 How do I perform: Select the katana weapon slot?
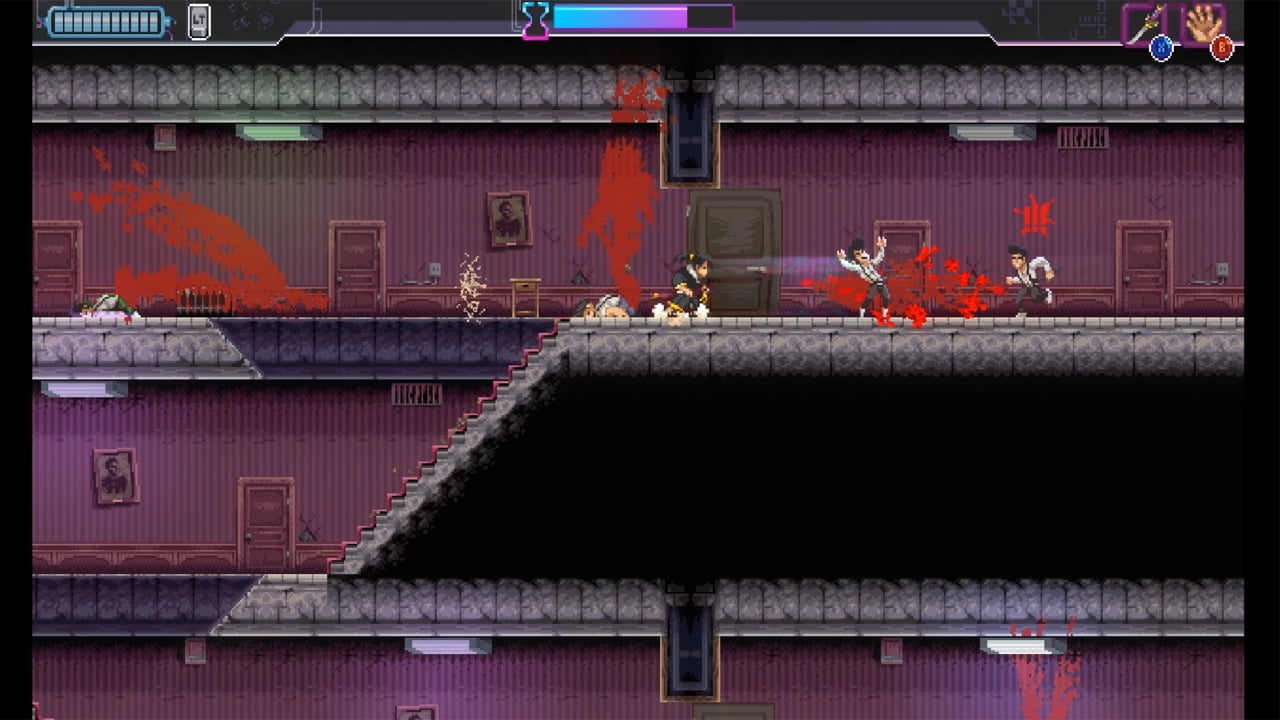click(1143, 23)
